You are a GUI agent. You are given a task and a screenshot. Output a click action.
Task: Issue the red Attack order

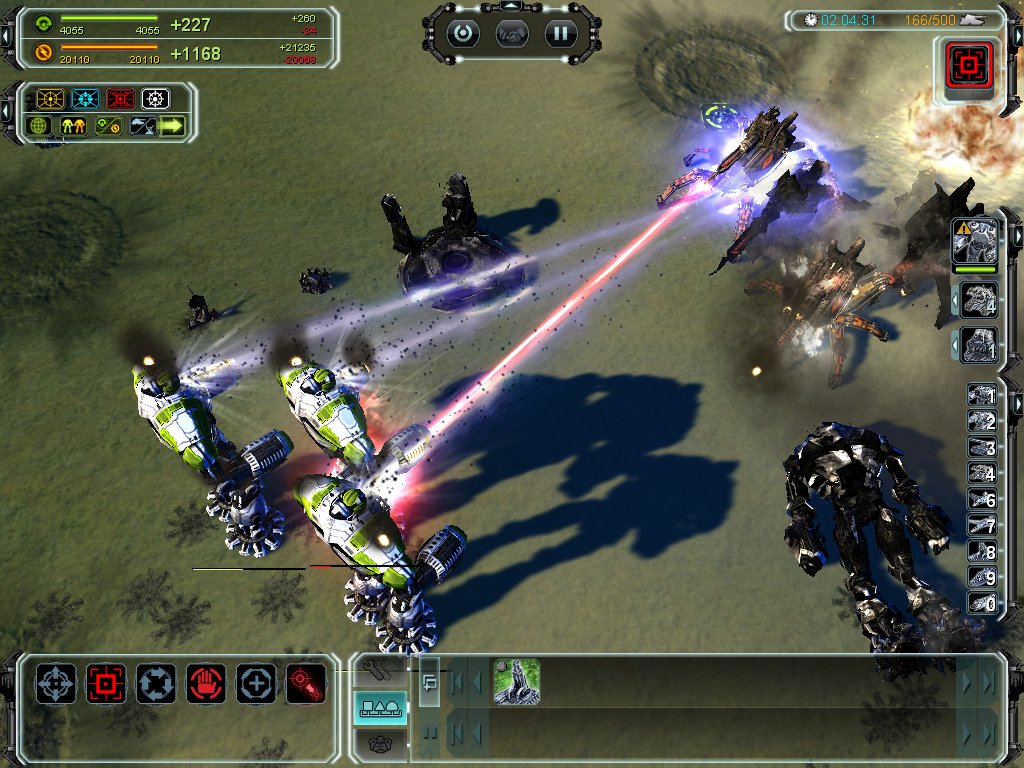106,683
